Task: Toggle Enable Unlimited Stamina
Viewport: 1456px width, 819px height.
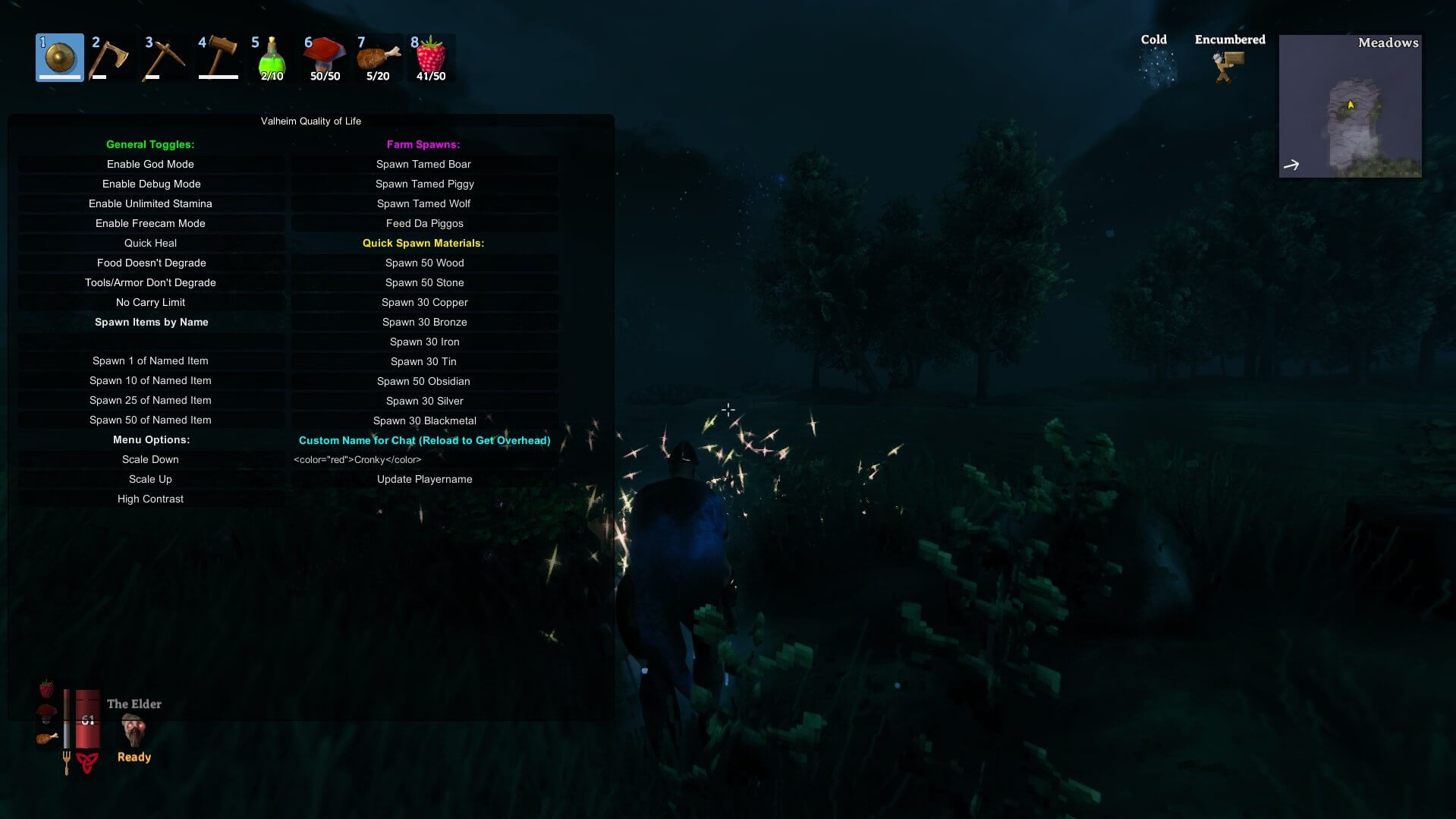Action: (150, 203)
